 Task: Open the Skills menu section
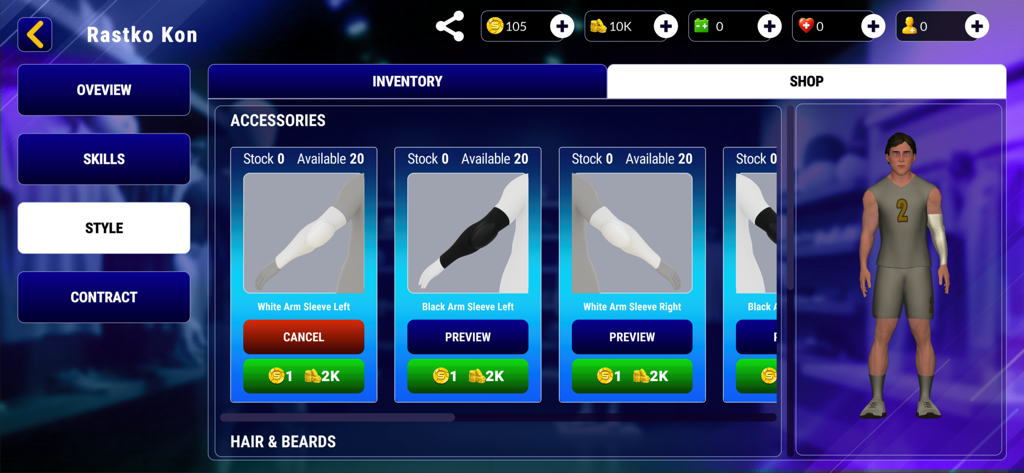[104, 159]
